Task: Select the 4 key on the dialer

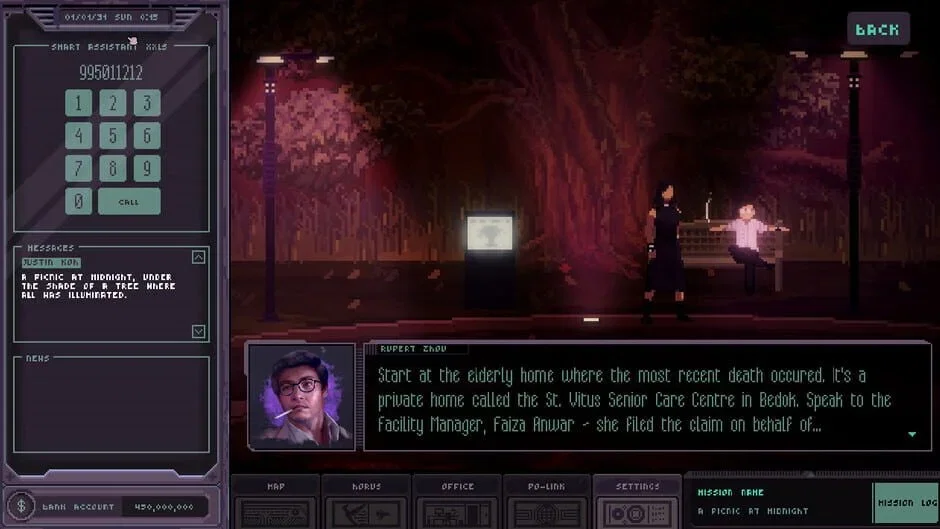Action: (x=78, y=136)
